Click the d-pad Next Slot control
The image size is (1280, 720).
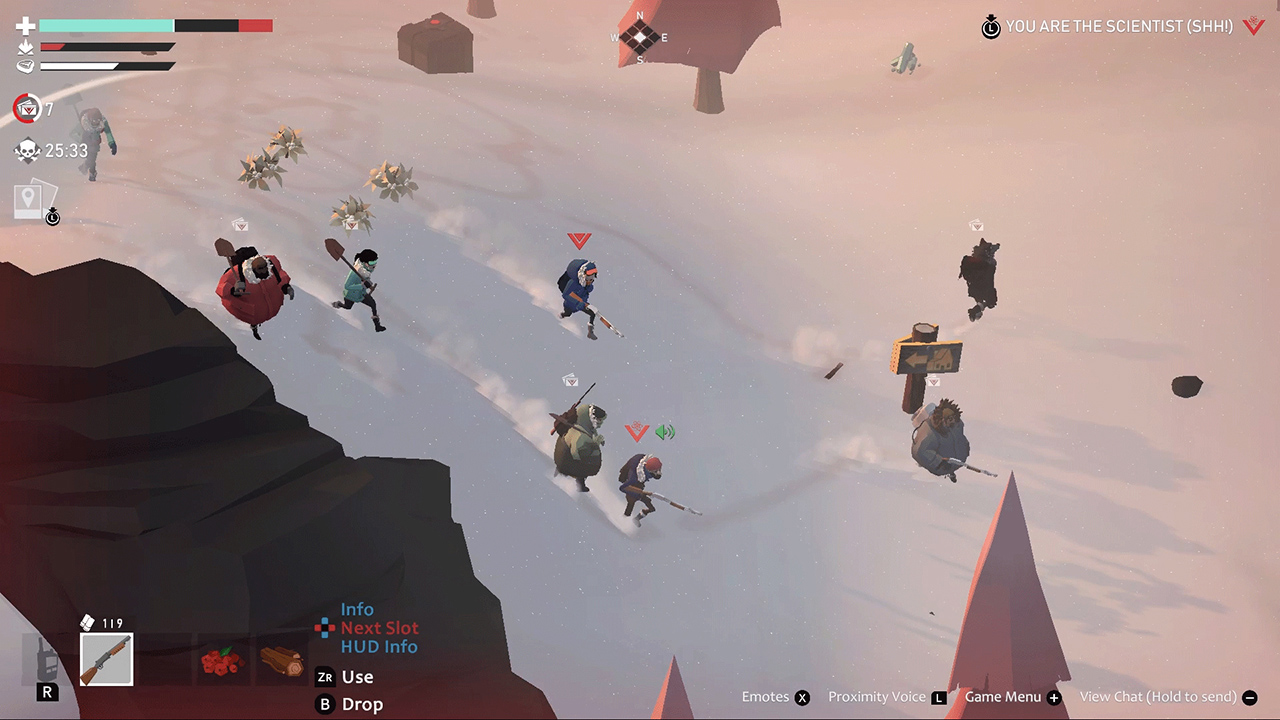pos(324,628)
